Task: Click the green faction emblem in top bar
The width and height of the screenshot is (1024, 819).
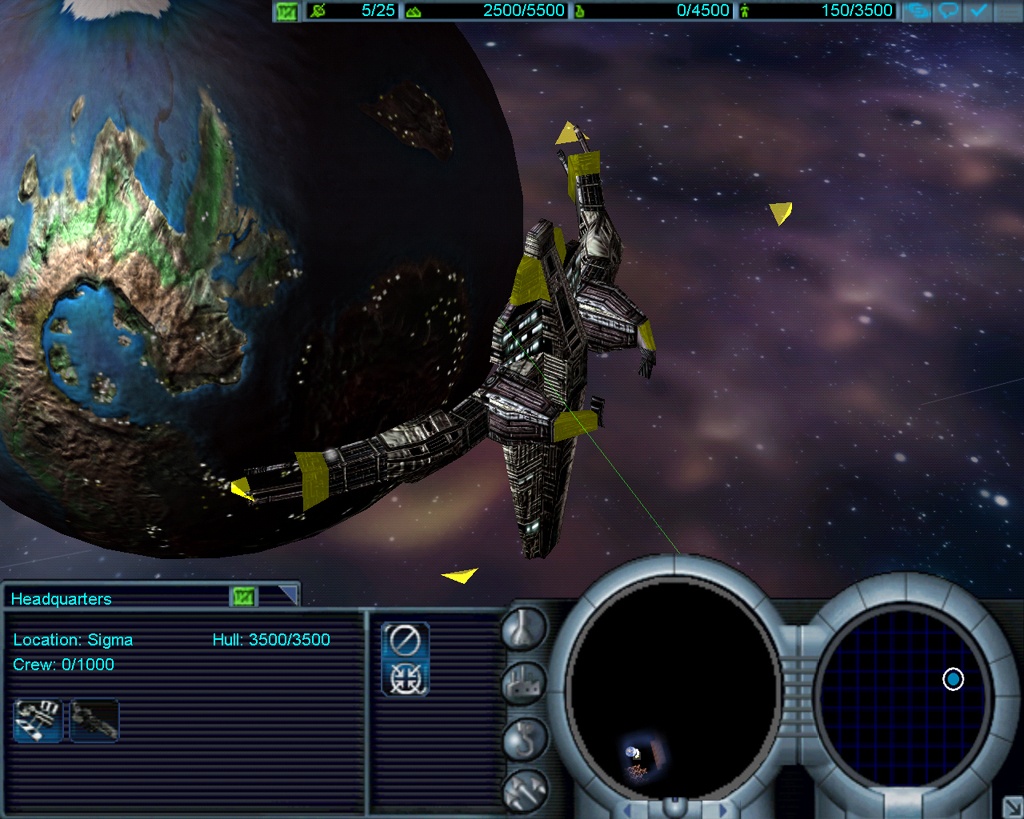Action: [287, 12]
